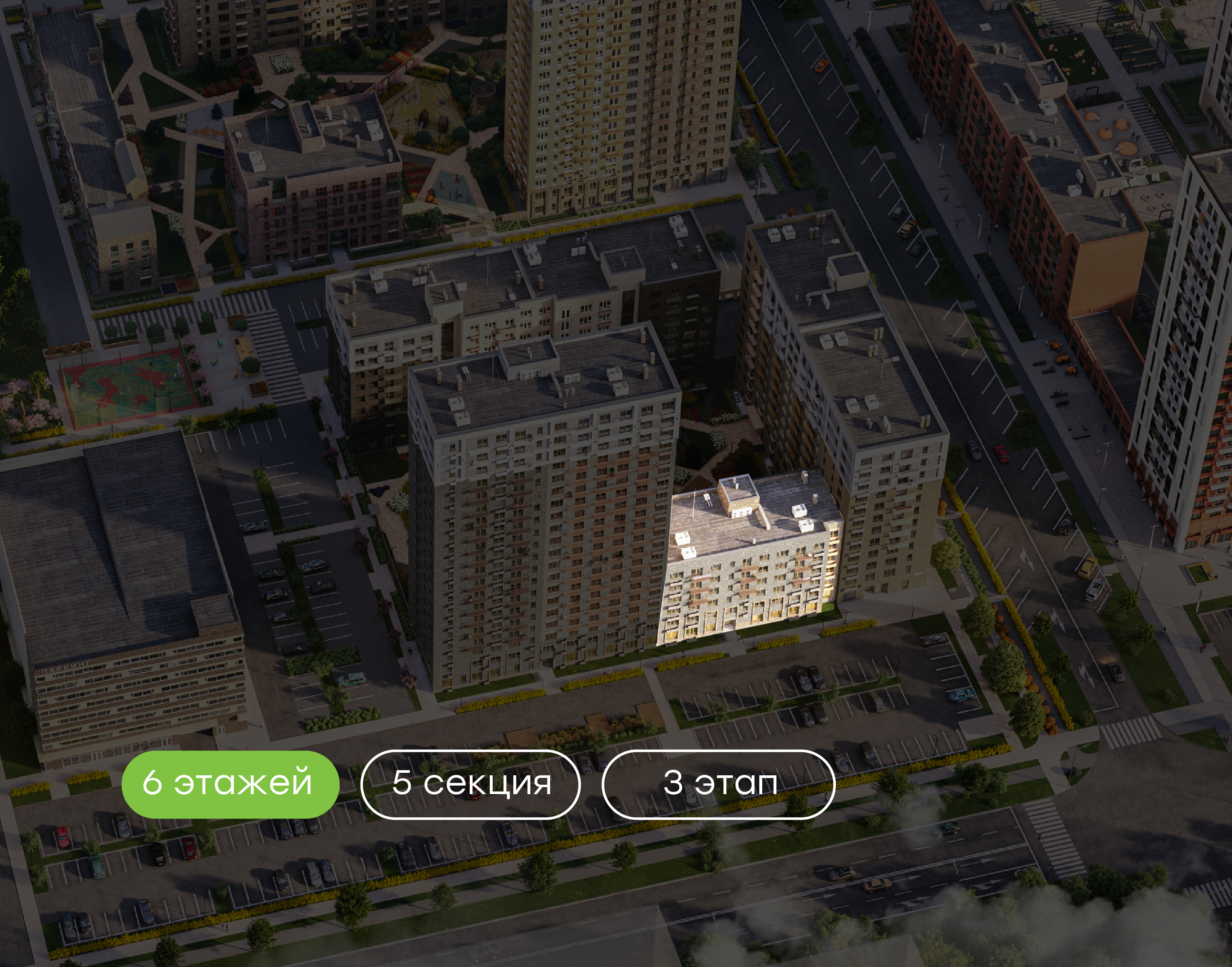Choose the "5 секция" outlined pill
Screen dimensions: 1232x967
point(470,783)
